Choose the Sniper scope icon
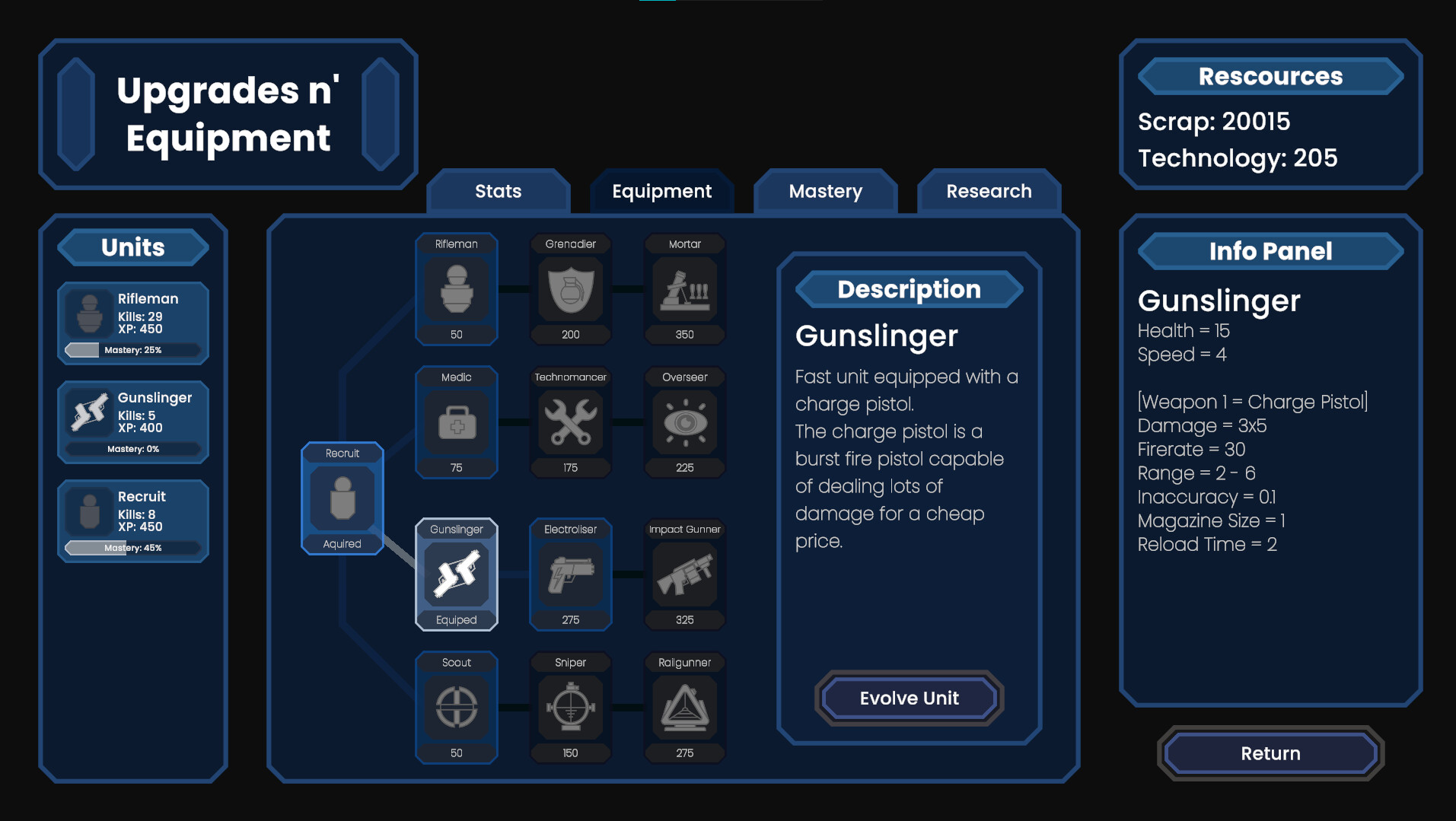 [x=570, y=709]
